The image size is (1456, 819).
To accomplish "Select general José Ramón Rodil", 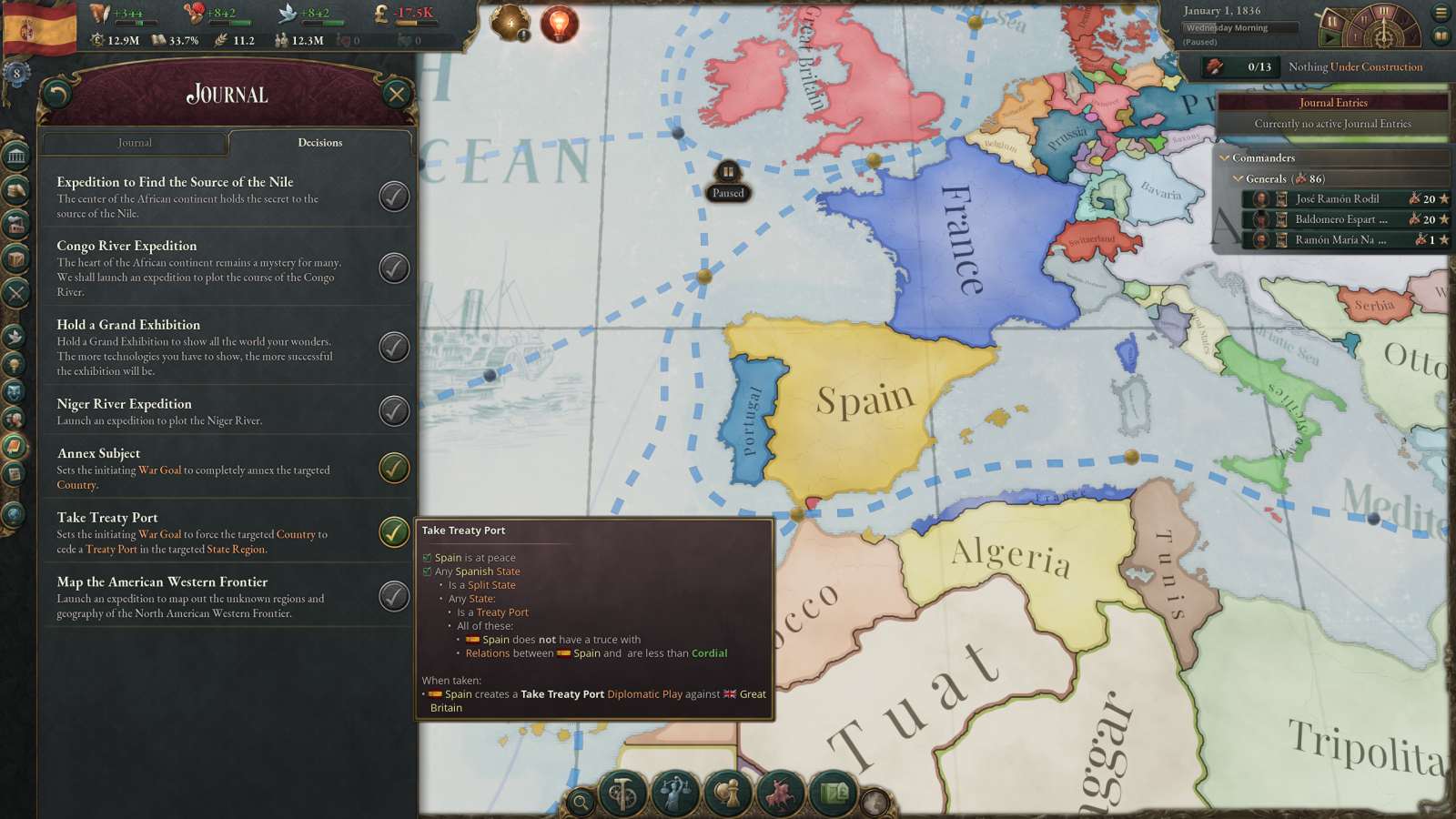I will (x=1337, y=198).
